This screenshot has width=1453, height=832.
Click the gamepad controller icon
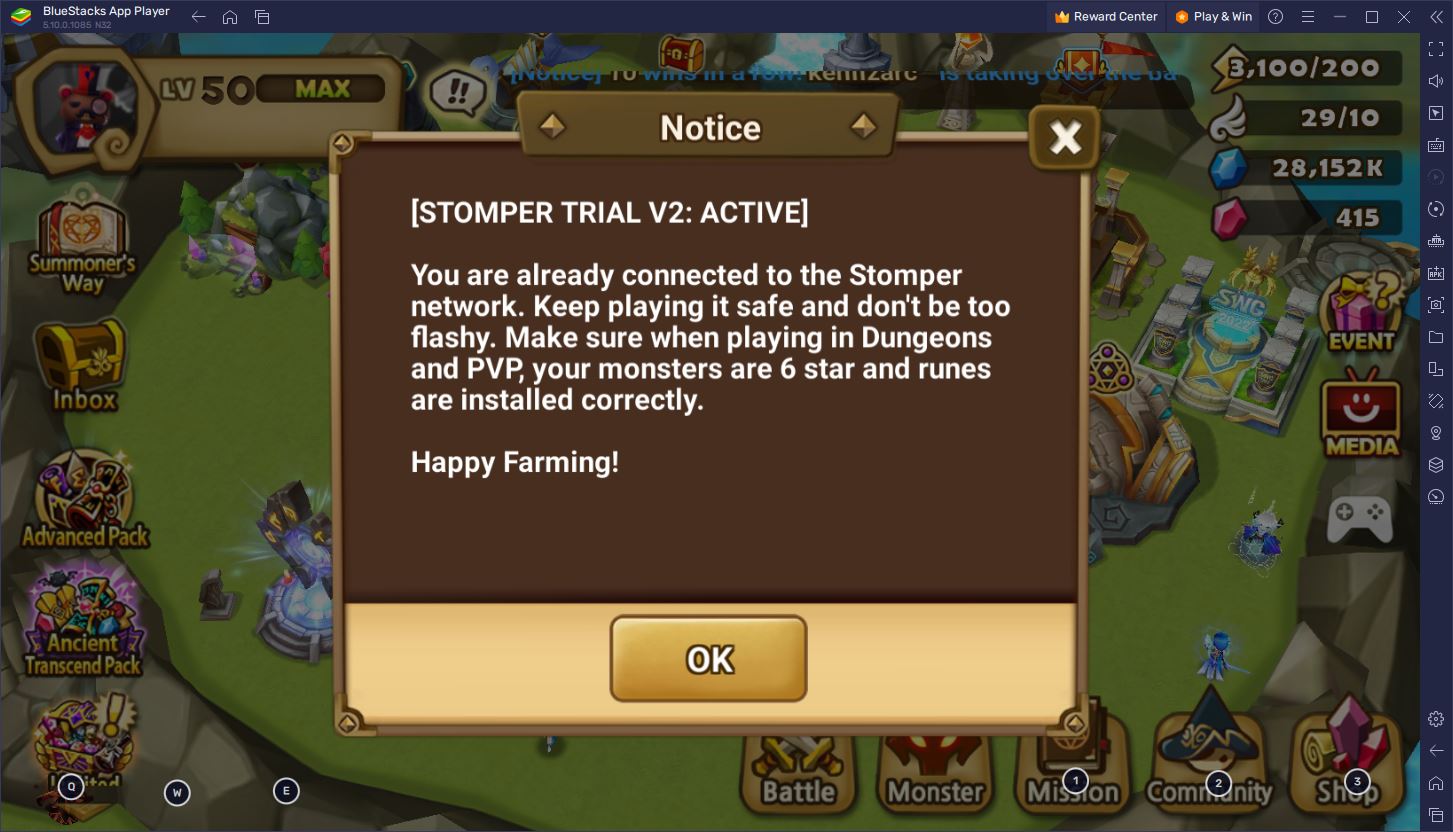click(x=1359, y=518)
